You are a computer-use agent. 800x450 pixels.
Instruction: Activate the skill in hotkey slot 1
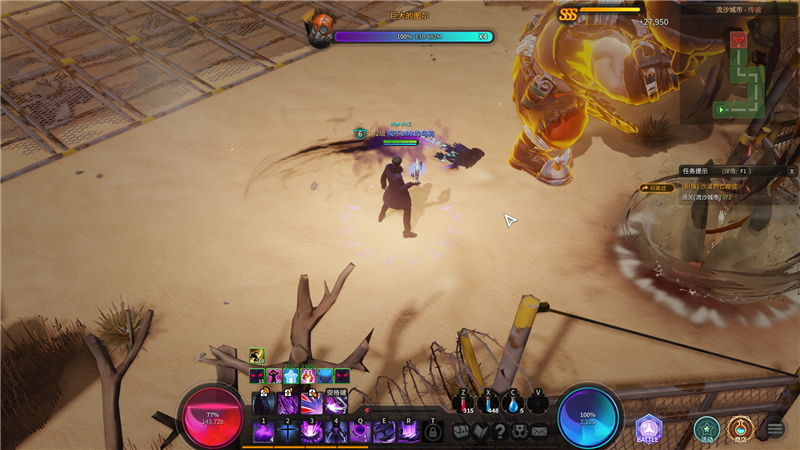[x=264, y=431]
